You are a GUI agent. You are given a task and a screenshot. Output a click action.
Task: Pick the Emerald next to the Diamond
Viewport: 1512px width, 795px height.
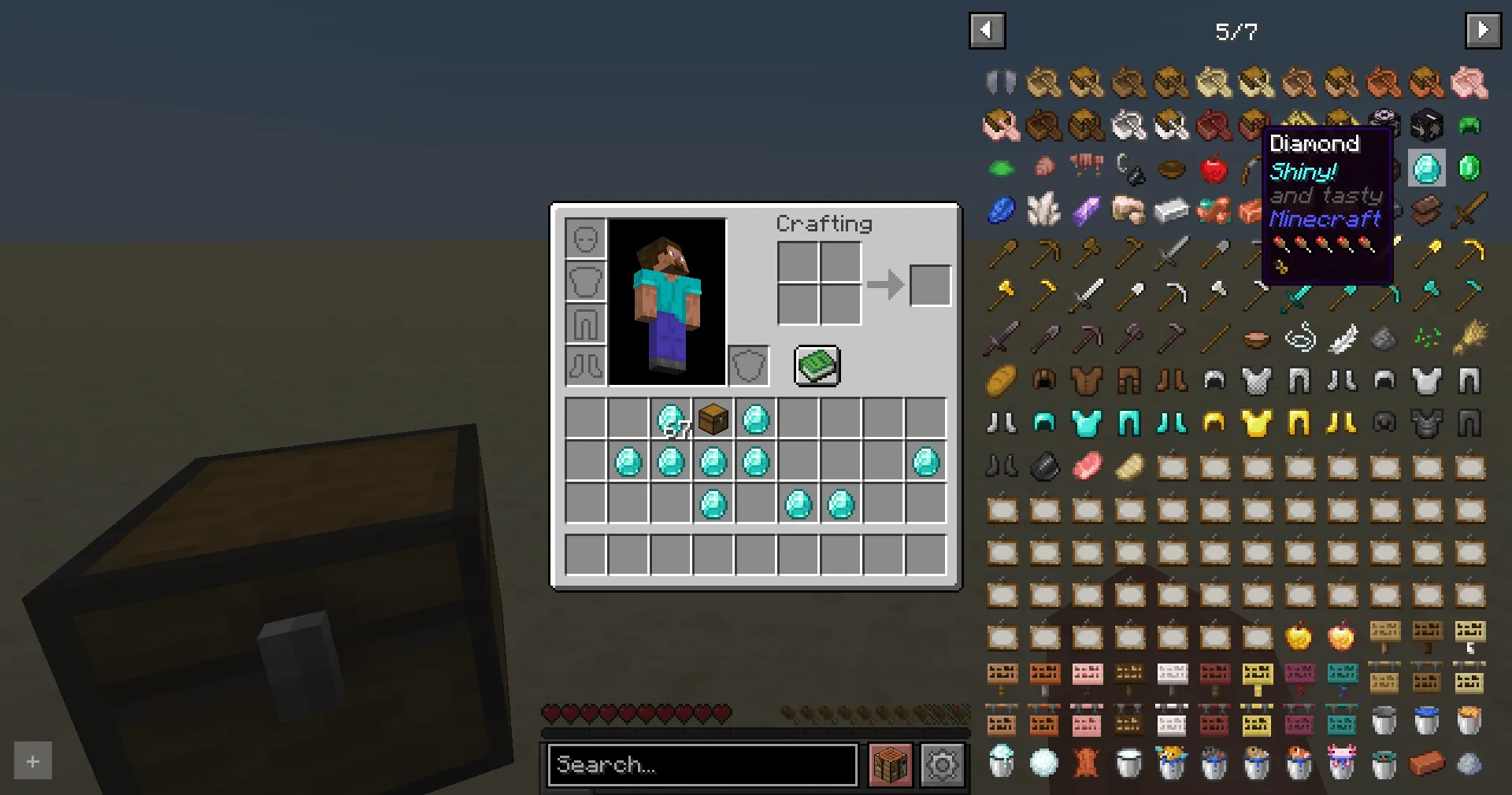click(1469, 168)
